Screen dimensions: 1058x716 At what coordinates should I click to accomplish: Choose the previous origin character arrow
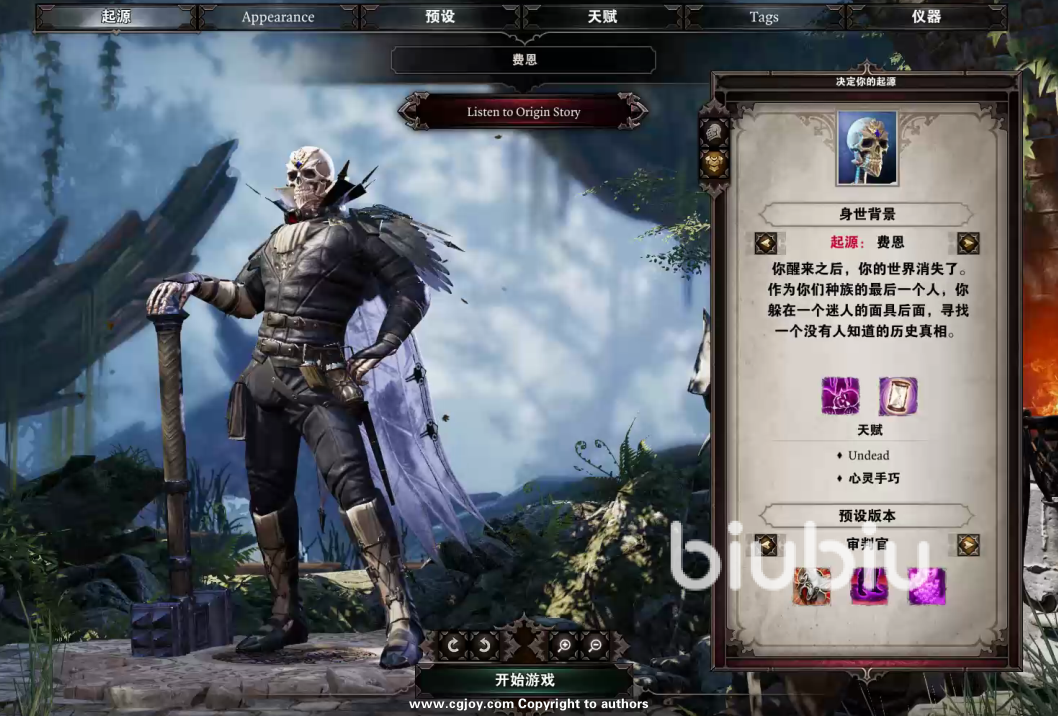pos(766,243)
